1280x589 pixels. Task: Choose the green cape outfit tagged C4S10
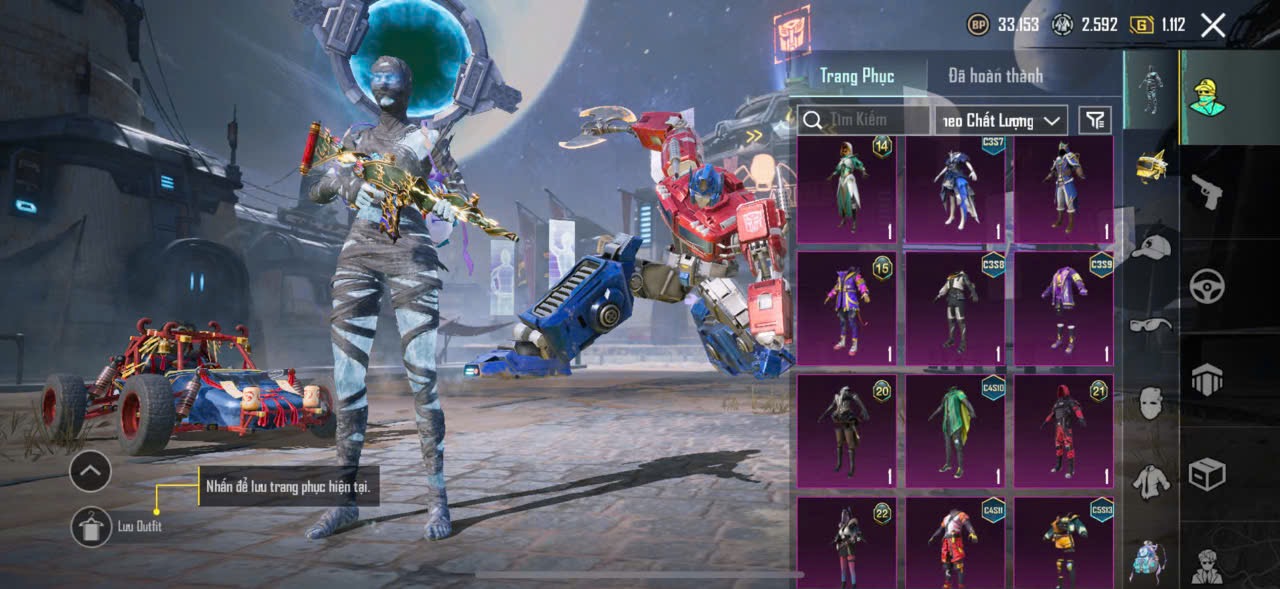click(955, 430)
